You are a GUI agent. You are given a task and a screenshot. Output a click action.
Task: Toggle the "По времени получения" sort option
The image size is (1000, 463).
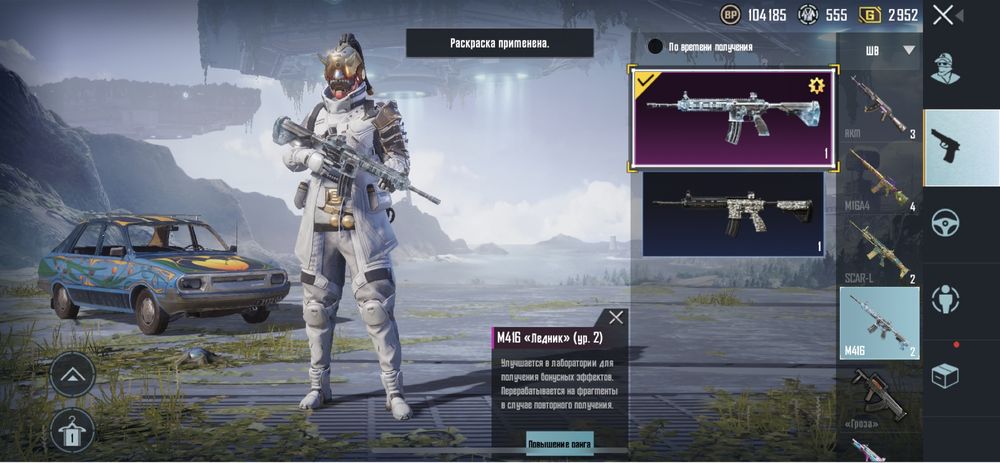[656, 46]
